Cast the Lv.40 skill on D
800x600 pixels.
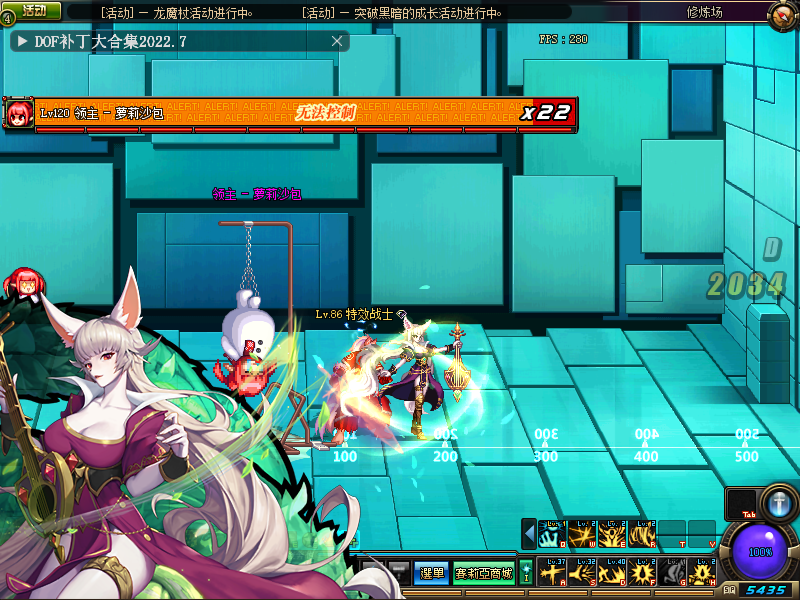click(613, 573)
